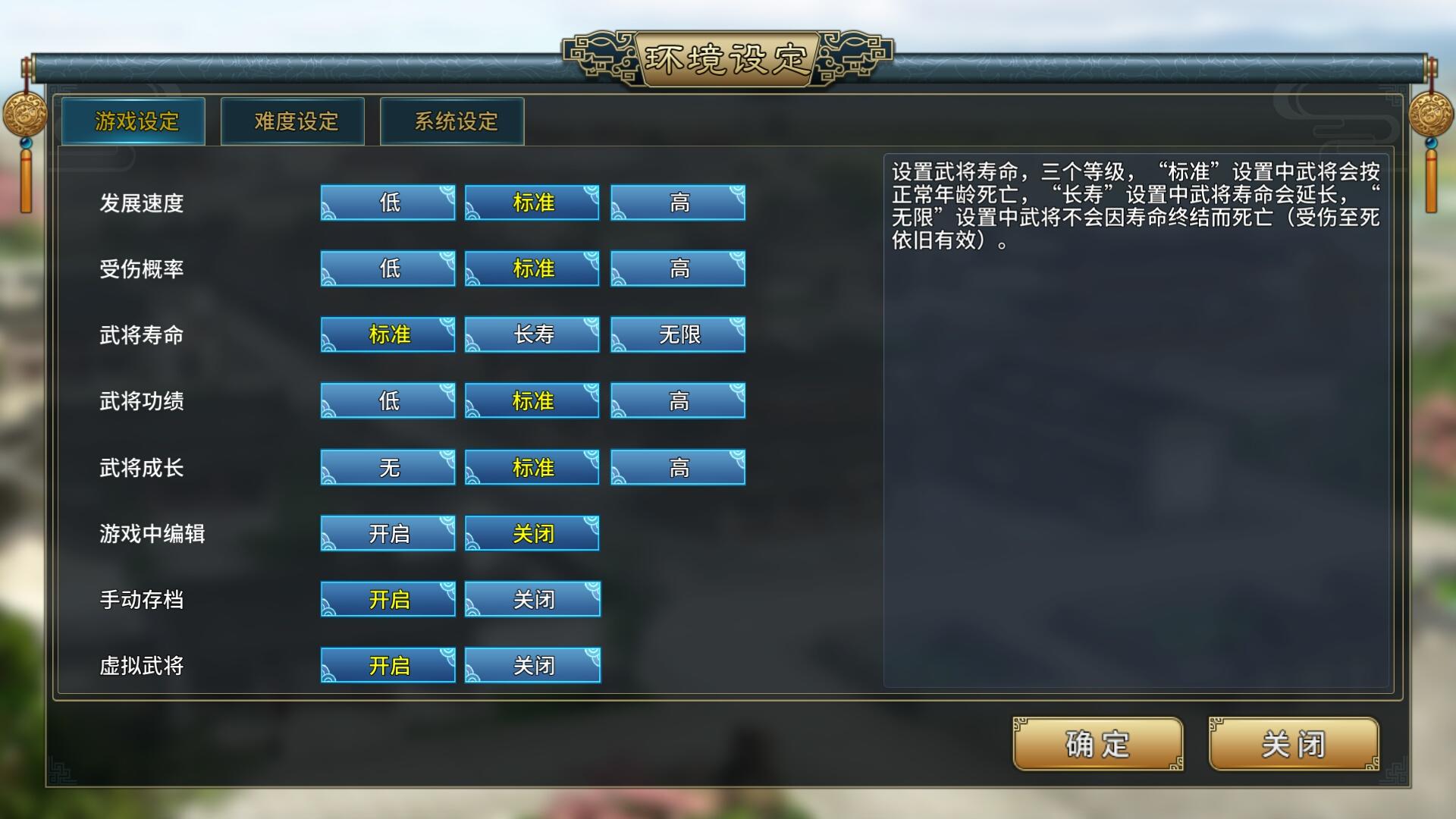Set 发展速度 to 高
The height and width of the screenshot is (819, 1456).
(677, 202)
